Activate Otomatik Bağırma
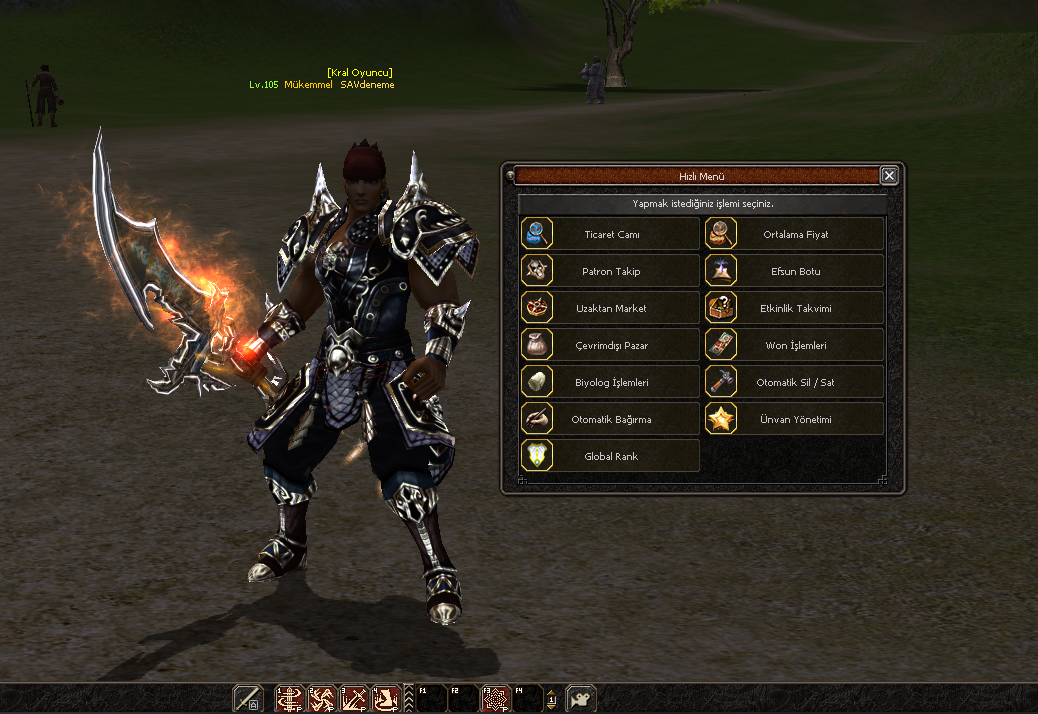This screenshot has width=1038, height=714. pyautogui.click(x=610, y=420)
